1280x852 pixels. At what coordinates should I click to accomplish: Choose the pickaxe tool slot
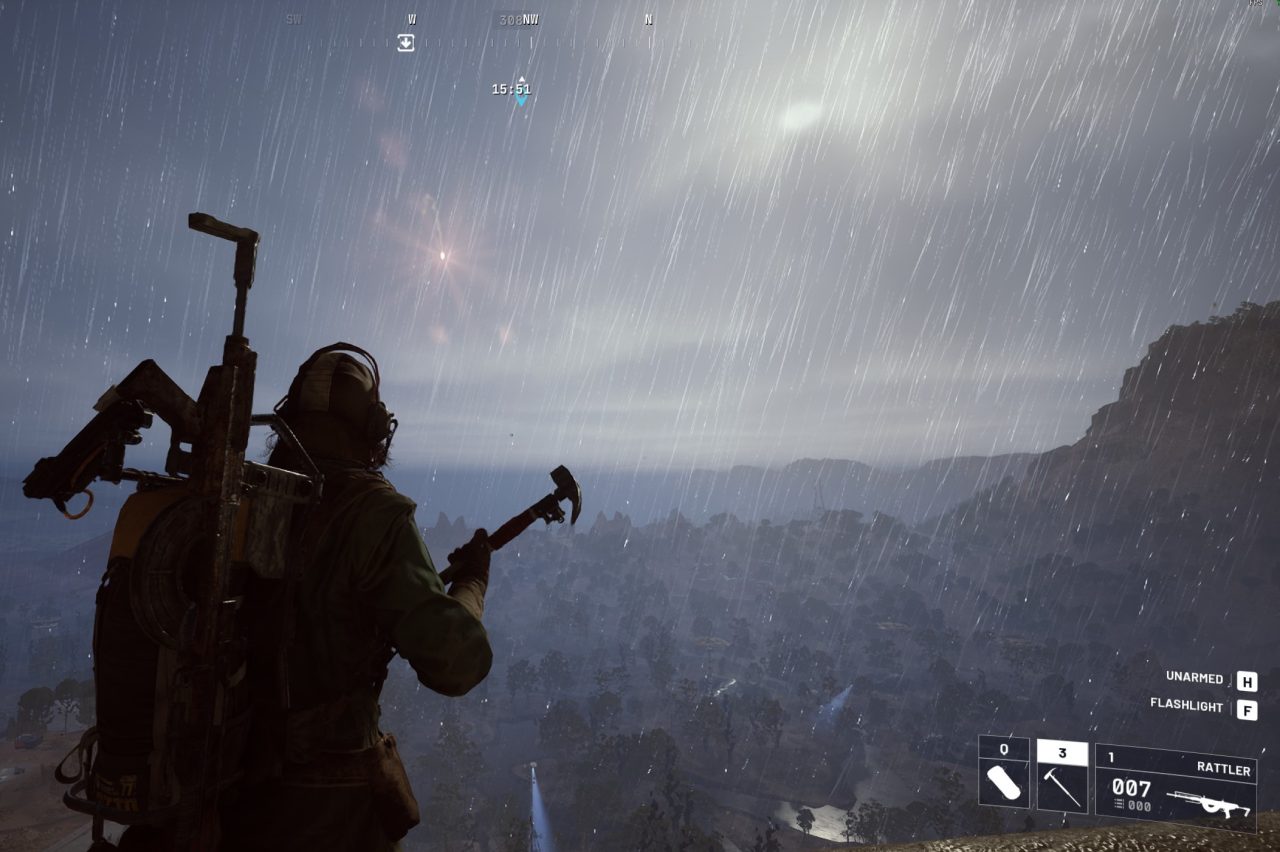(1061, 776)
